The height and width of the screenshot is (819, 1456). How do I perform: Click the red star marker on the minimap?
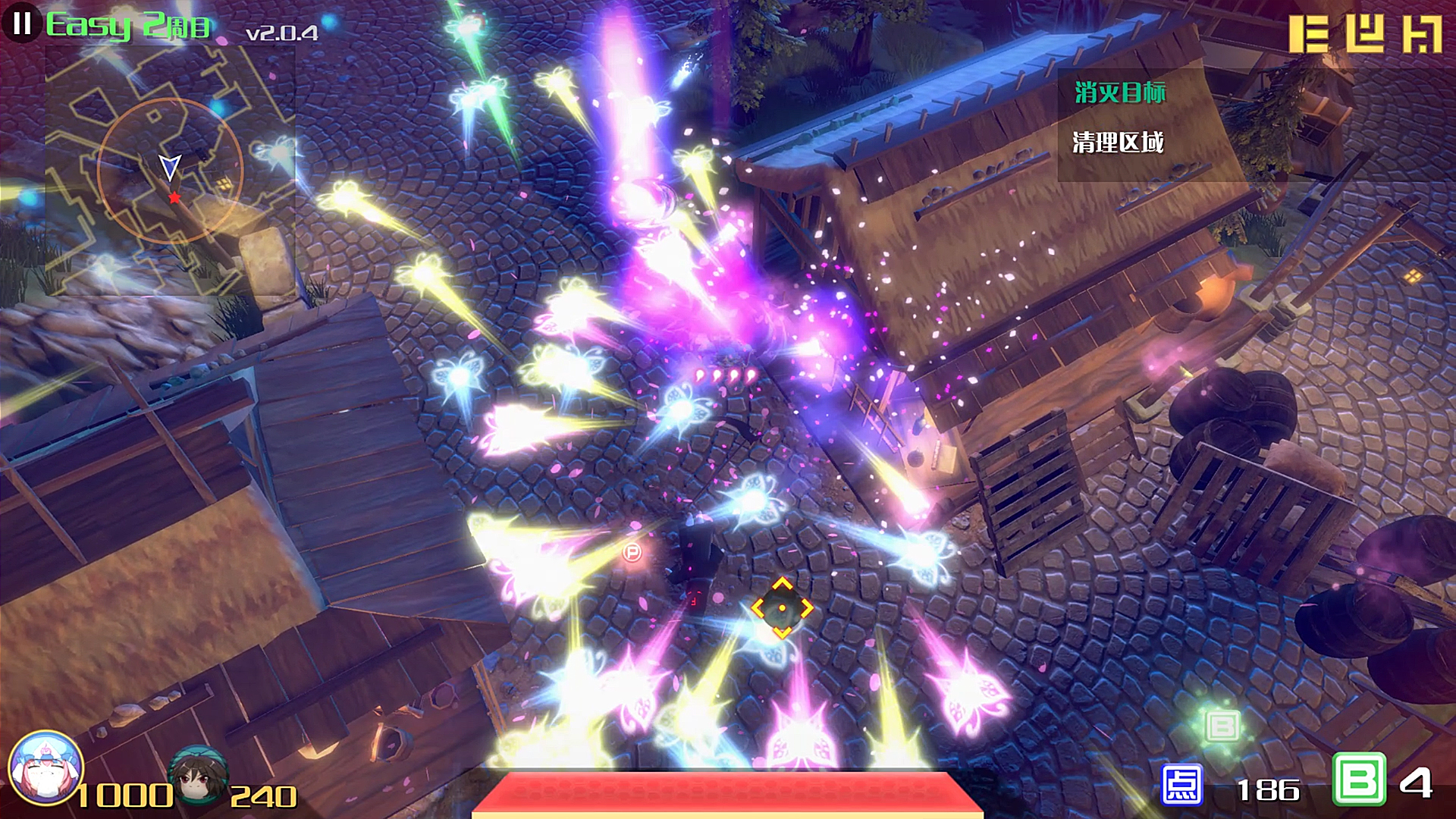point(175,196)
